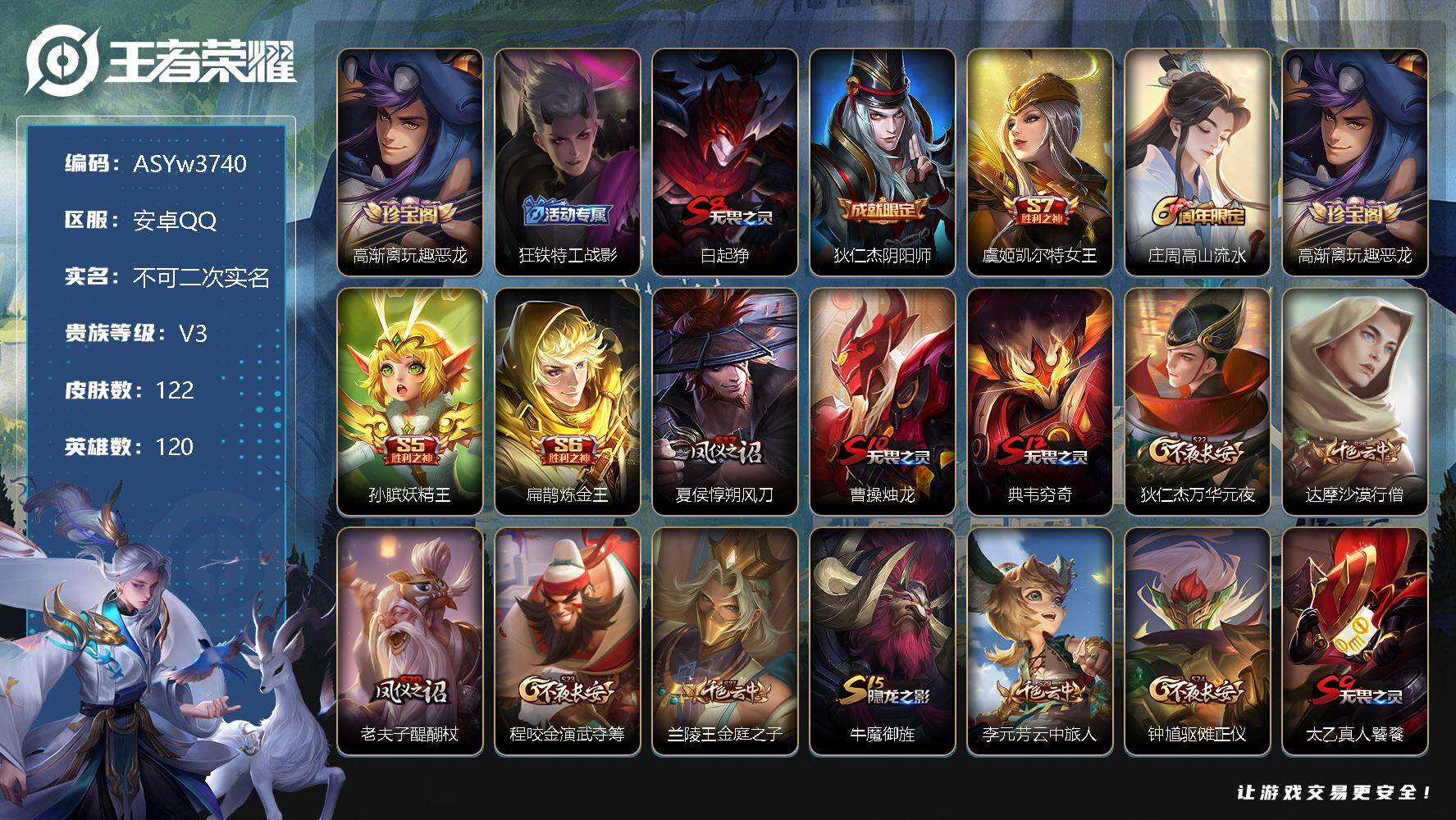The width and height of the screenshot is (1456, 820).
Task: View the 庄周高山流水 skin card
Action: pyautogui.click(x=1198, y=162)
